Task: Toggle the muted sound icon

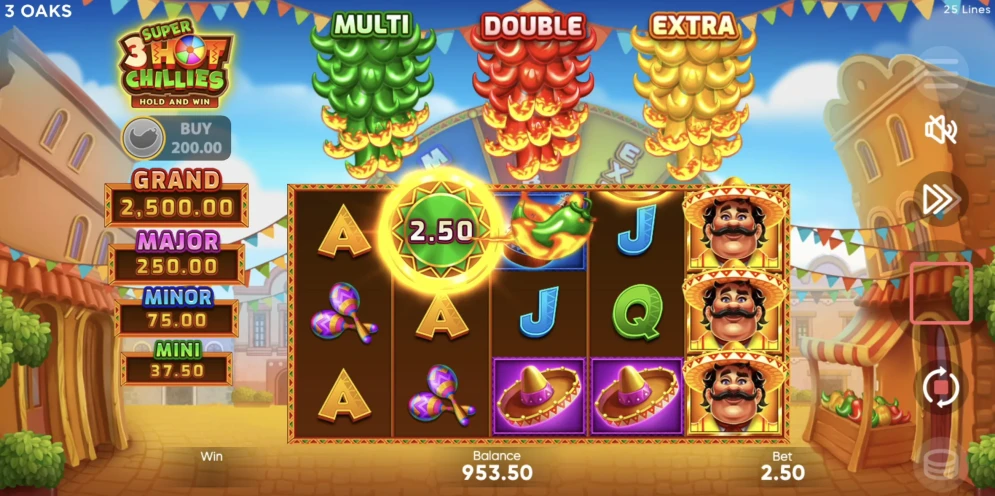Action: tap(941, 129)
